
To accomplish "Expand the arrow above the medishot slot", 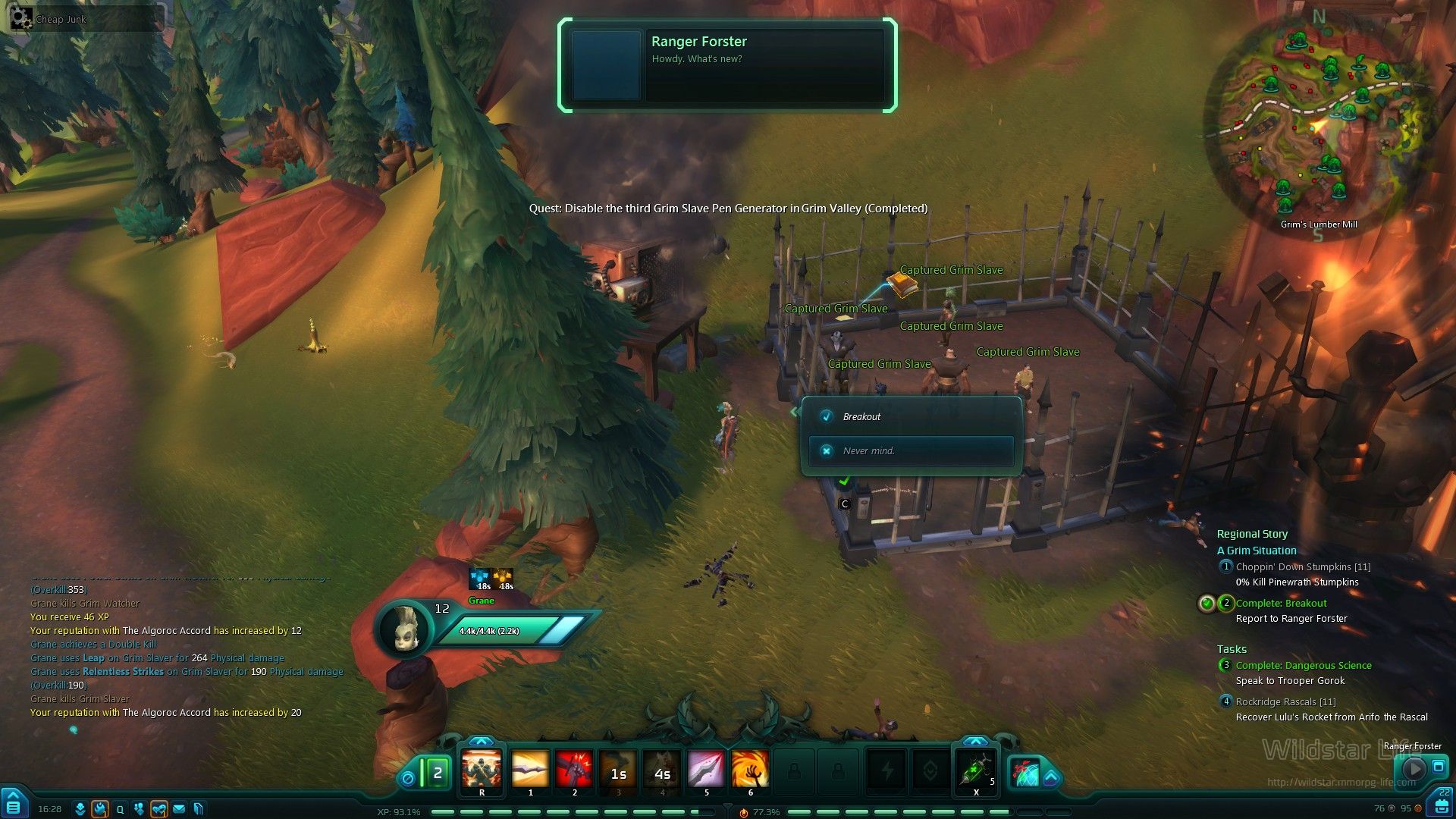I will point(975,741).
